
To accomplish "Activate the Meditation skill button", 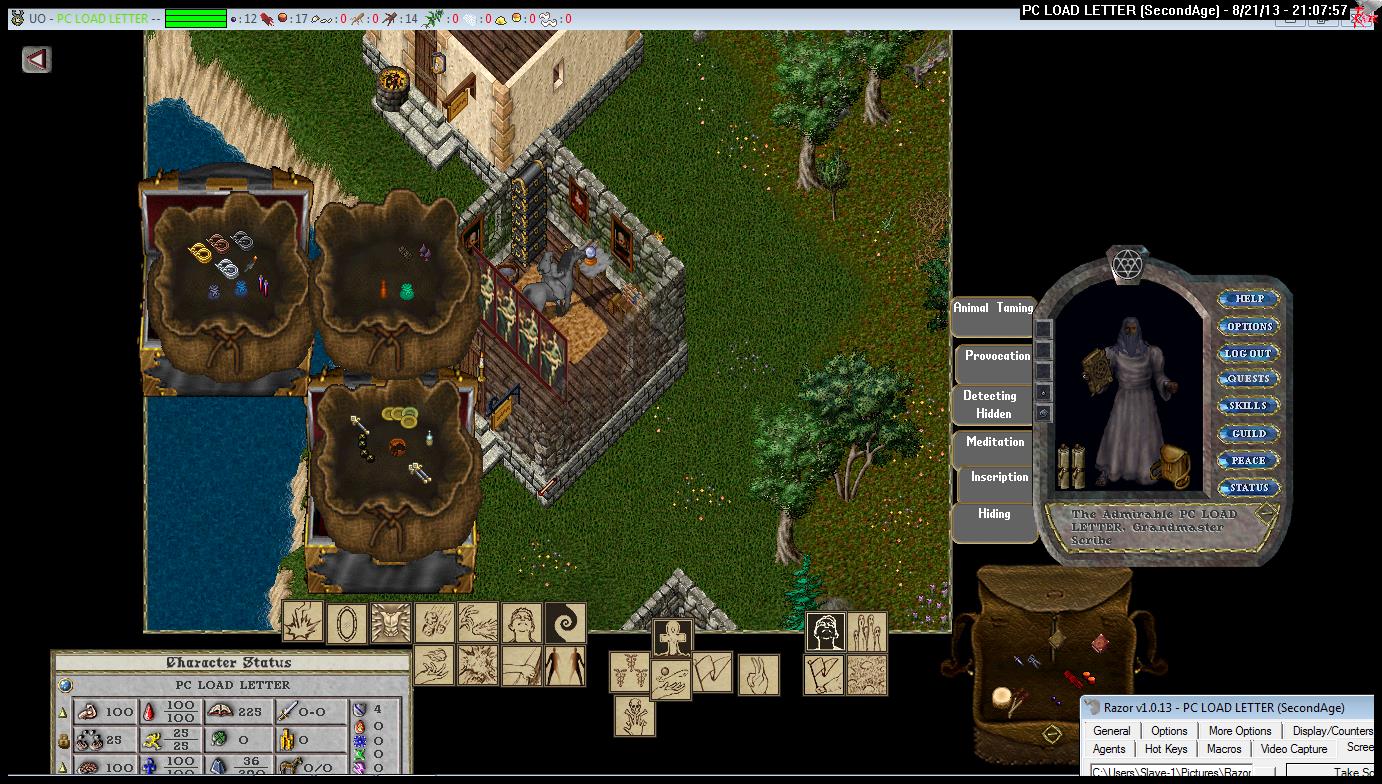I will coord(995,442).
